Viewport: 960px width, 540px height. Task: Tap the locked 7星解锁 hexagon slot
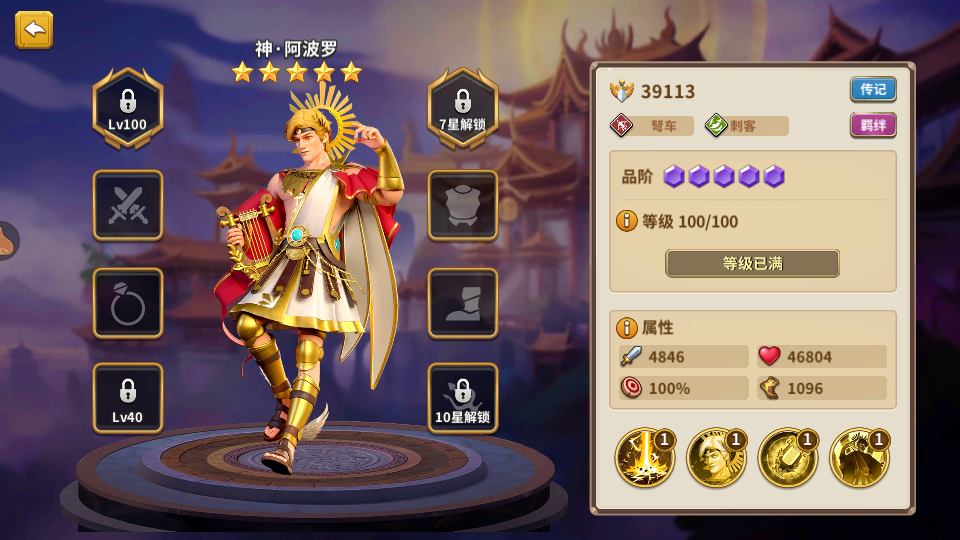[463, 108]
